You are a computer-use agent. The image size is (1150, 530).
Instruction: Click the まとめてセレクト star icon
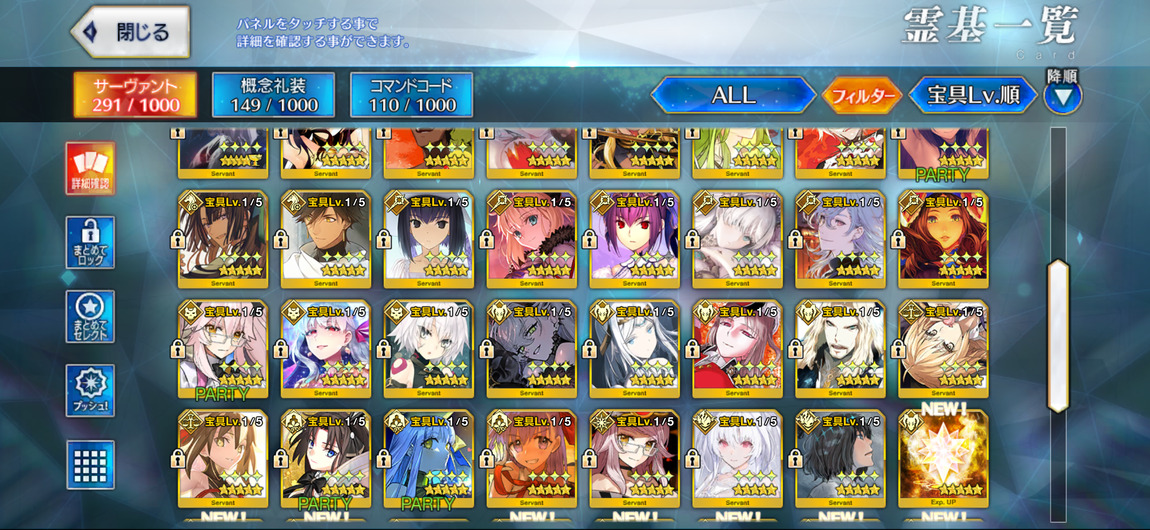pos(90,316)
